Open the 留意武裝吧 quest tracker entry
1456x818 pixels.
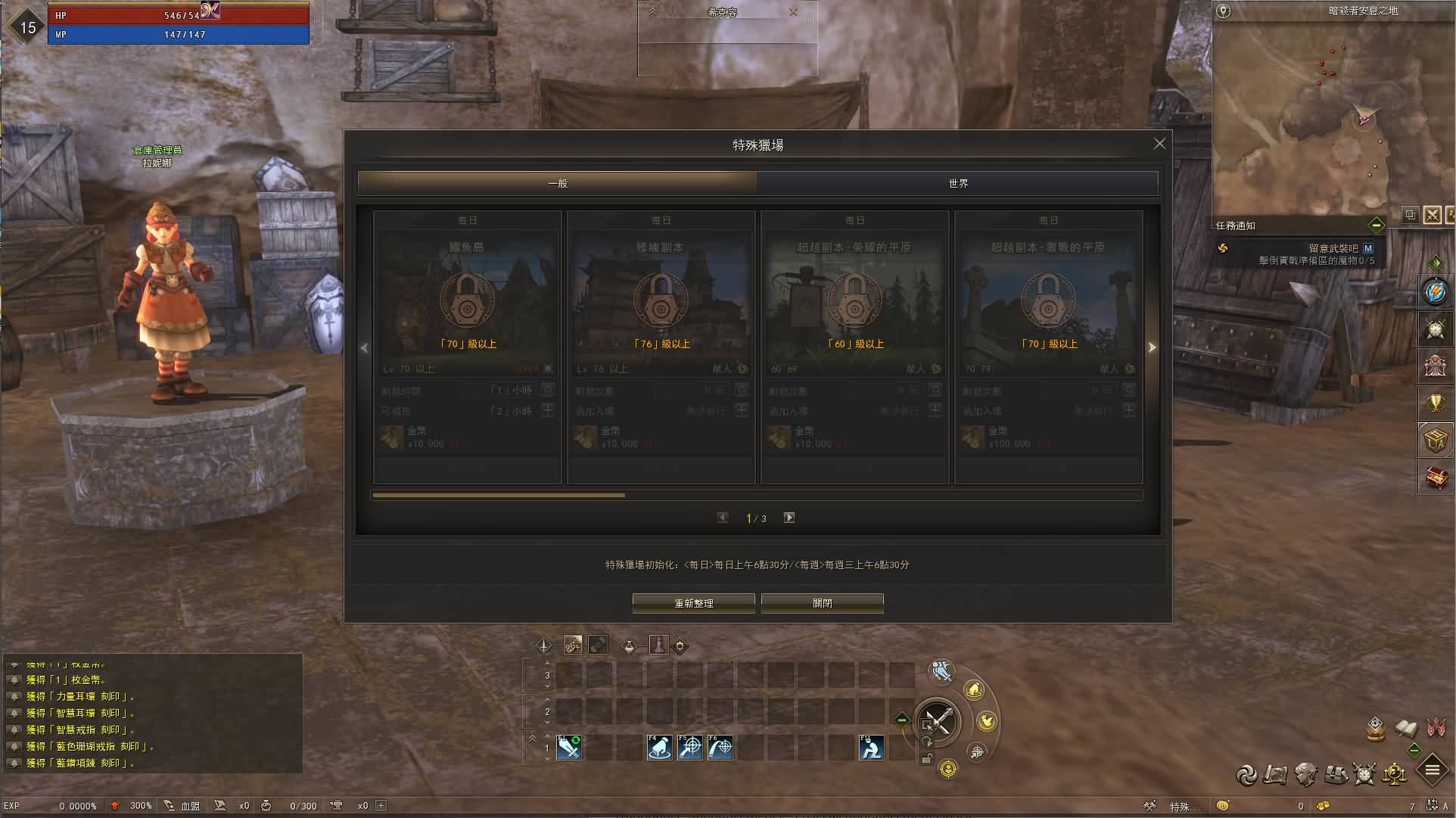(x=1333, y=248)
